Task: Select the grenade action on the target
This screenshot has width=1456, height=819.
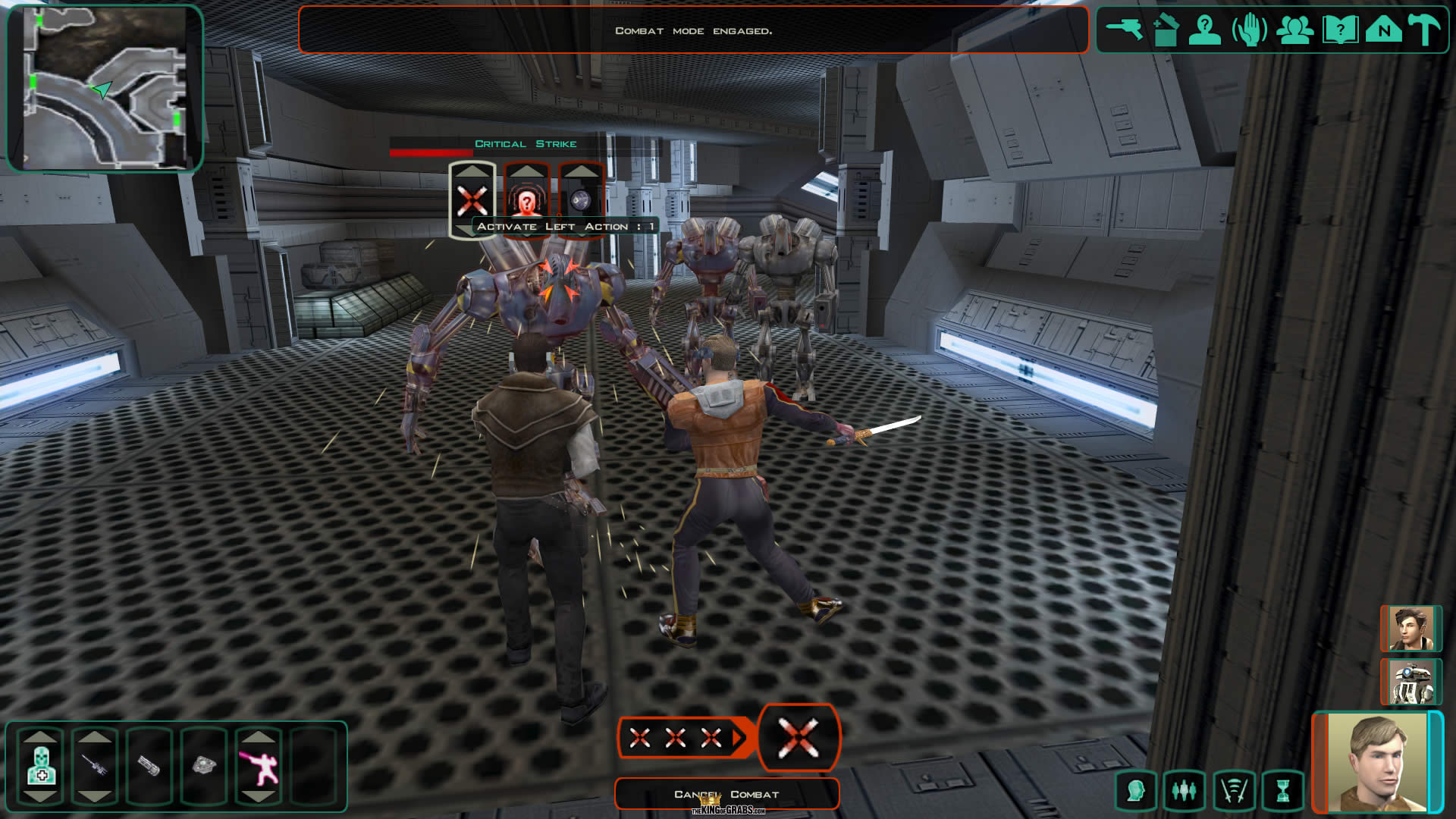Action: 580,201
